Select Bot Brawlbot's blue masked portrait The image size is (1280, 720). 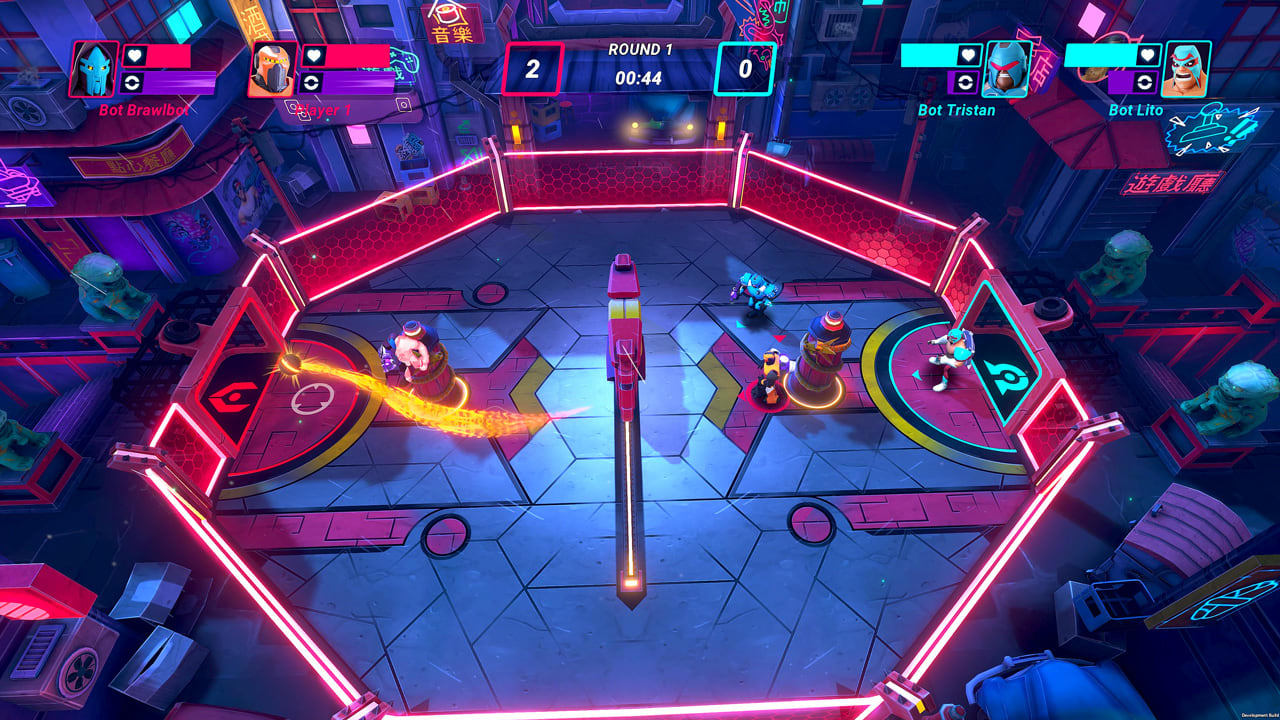pyautogui.click(x=94, y=69)
